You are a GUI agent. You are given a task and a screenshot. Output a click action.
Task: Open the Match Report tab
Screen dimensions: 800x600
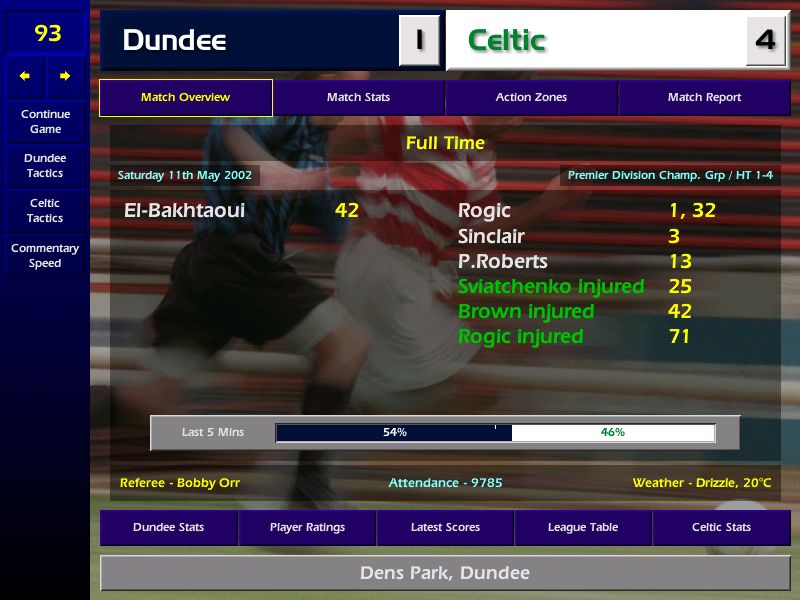704,98
